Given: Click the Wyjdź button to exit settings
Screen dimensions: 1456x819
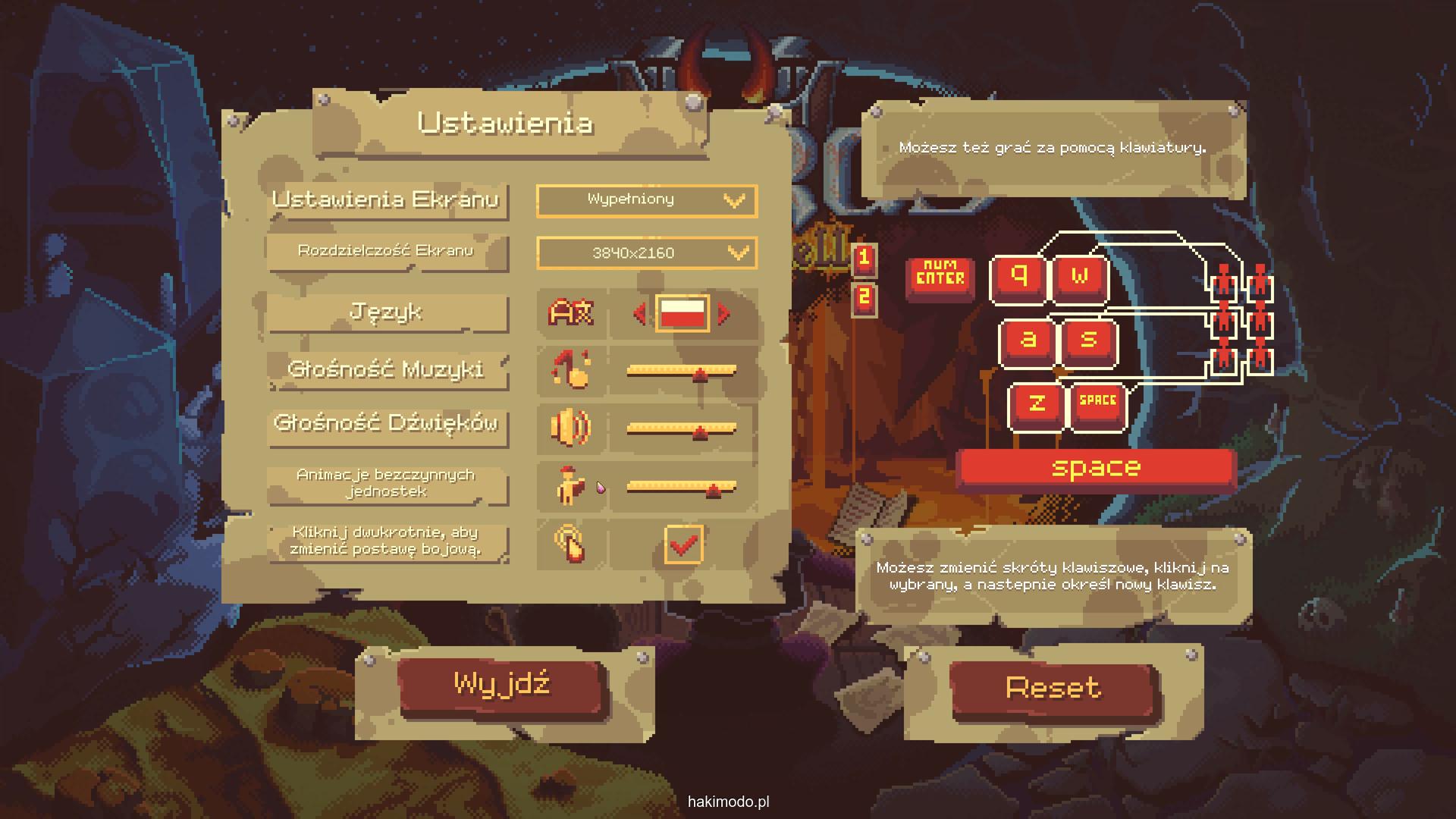Looking at the screenshot, I should coord(501,686).
